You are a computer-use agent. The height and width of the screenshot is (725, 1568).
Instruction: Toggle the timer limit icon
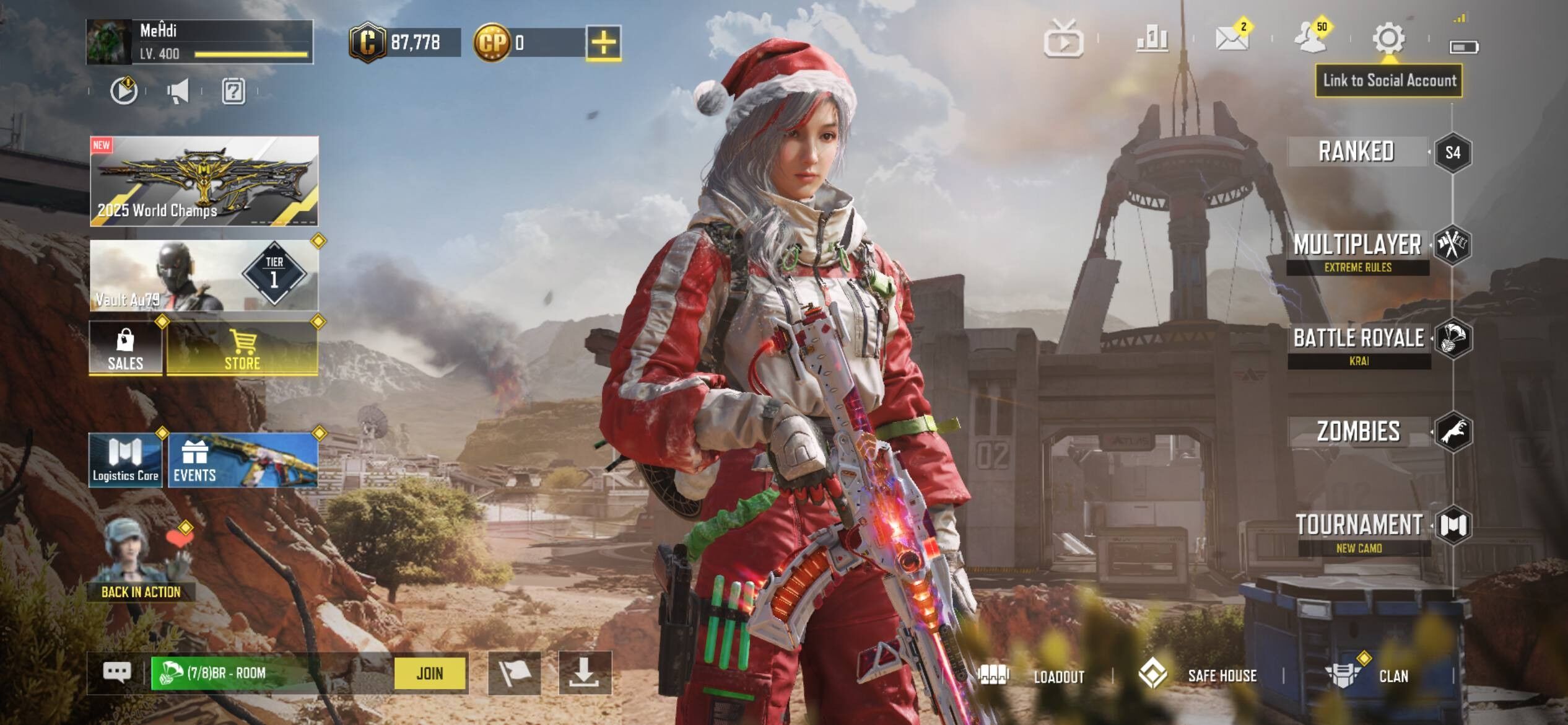124,92
